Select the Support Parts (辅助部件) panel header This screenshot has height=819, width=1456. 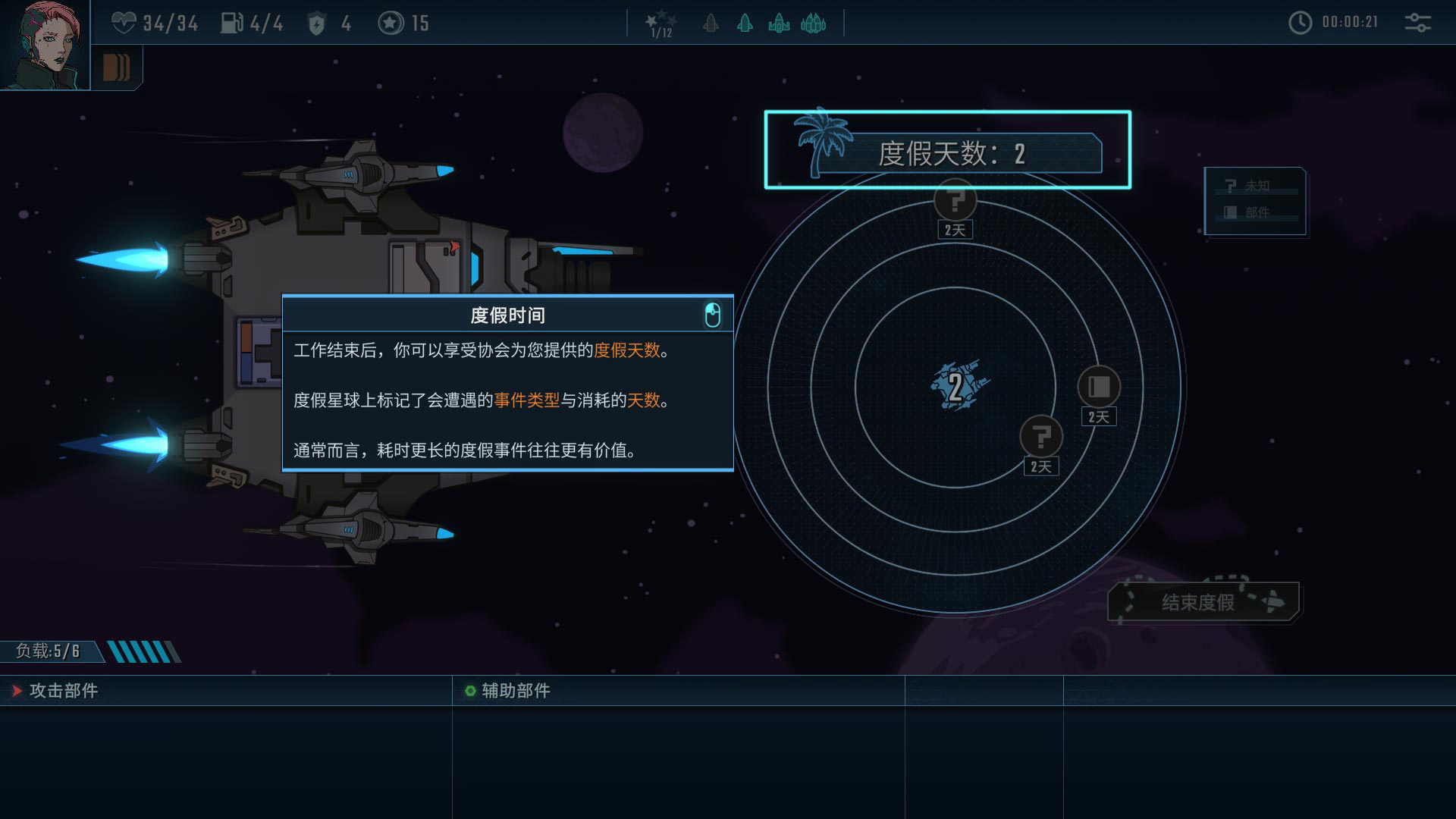[x=516, y=691]
